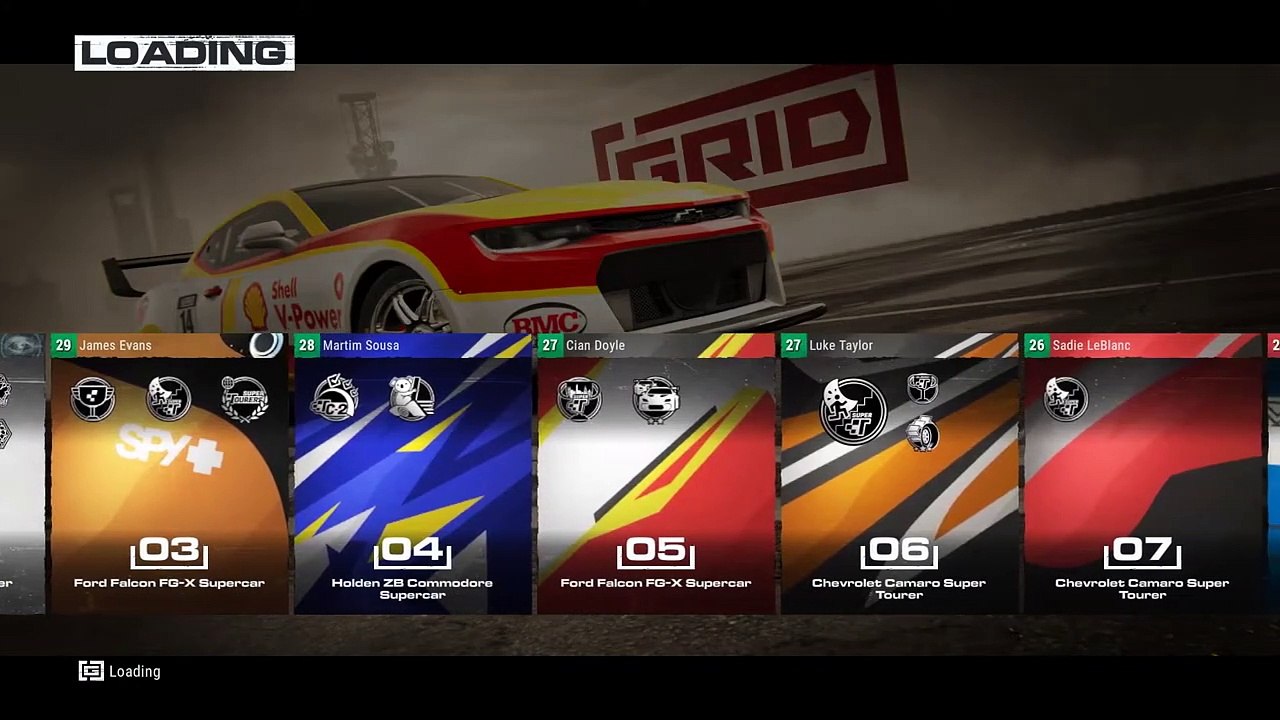
Task: Select Sadie LeBlanc's number 07 card
Action: pyautogui.click(x=1142, y=475)
